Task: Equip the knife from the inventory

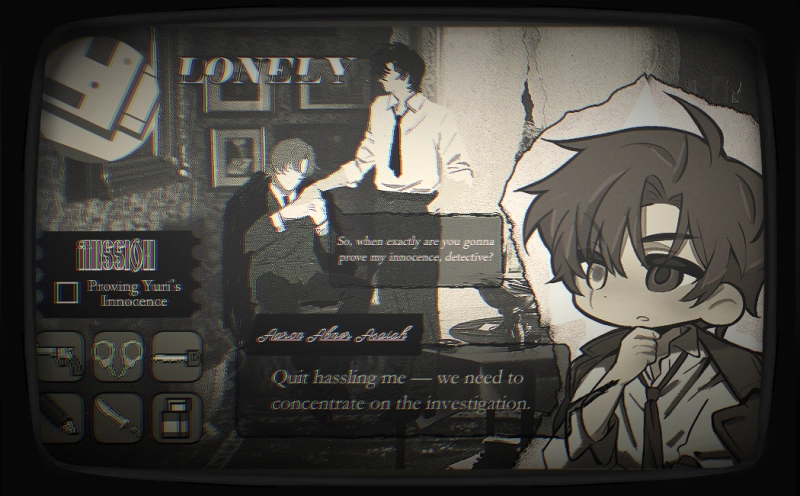Action: coord(119,416)
